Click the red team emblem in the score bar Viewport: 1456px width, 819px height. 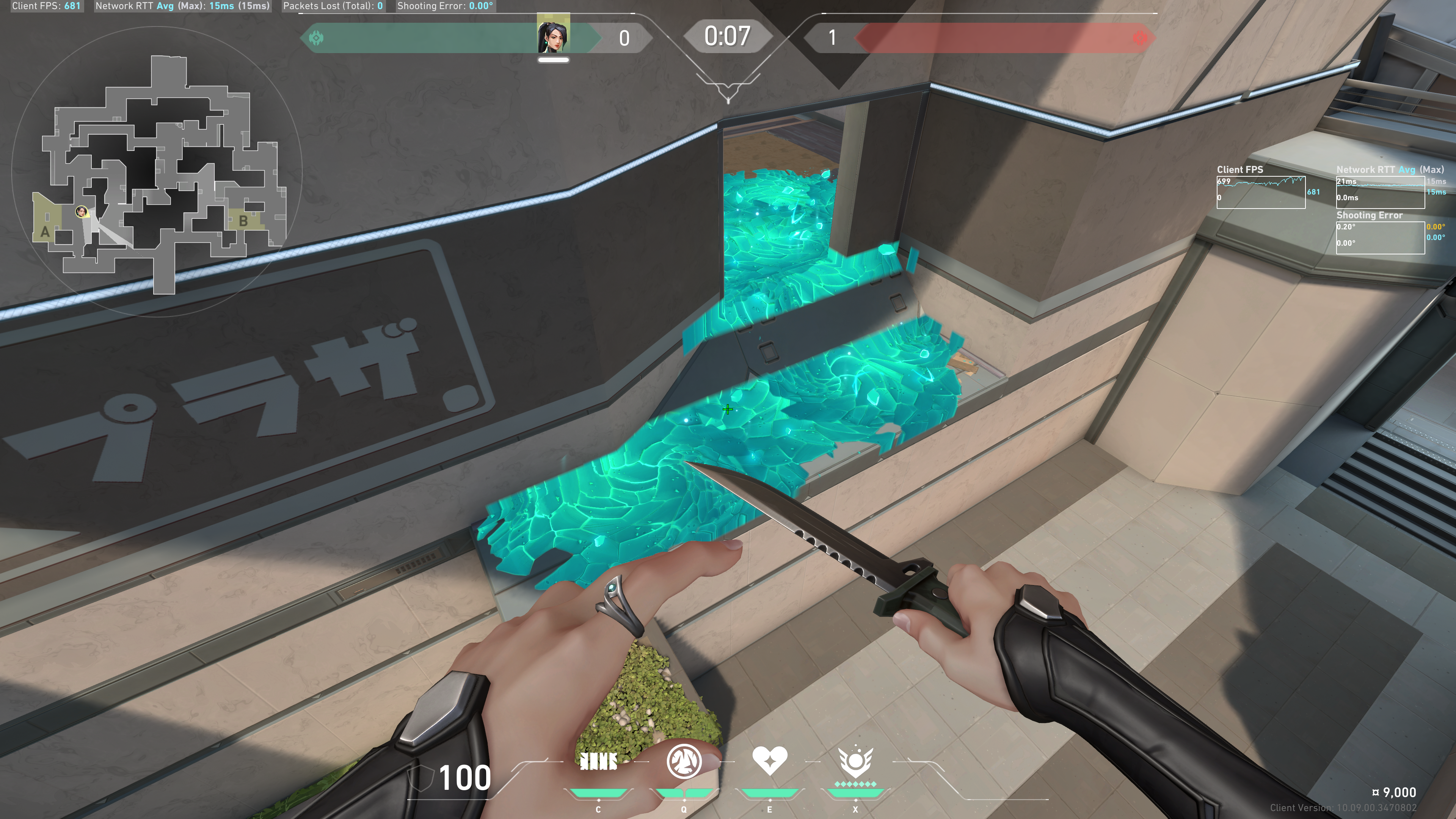click(x=1141, y=38)
